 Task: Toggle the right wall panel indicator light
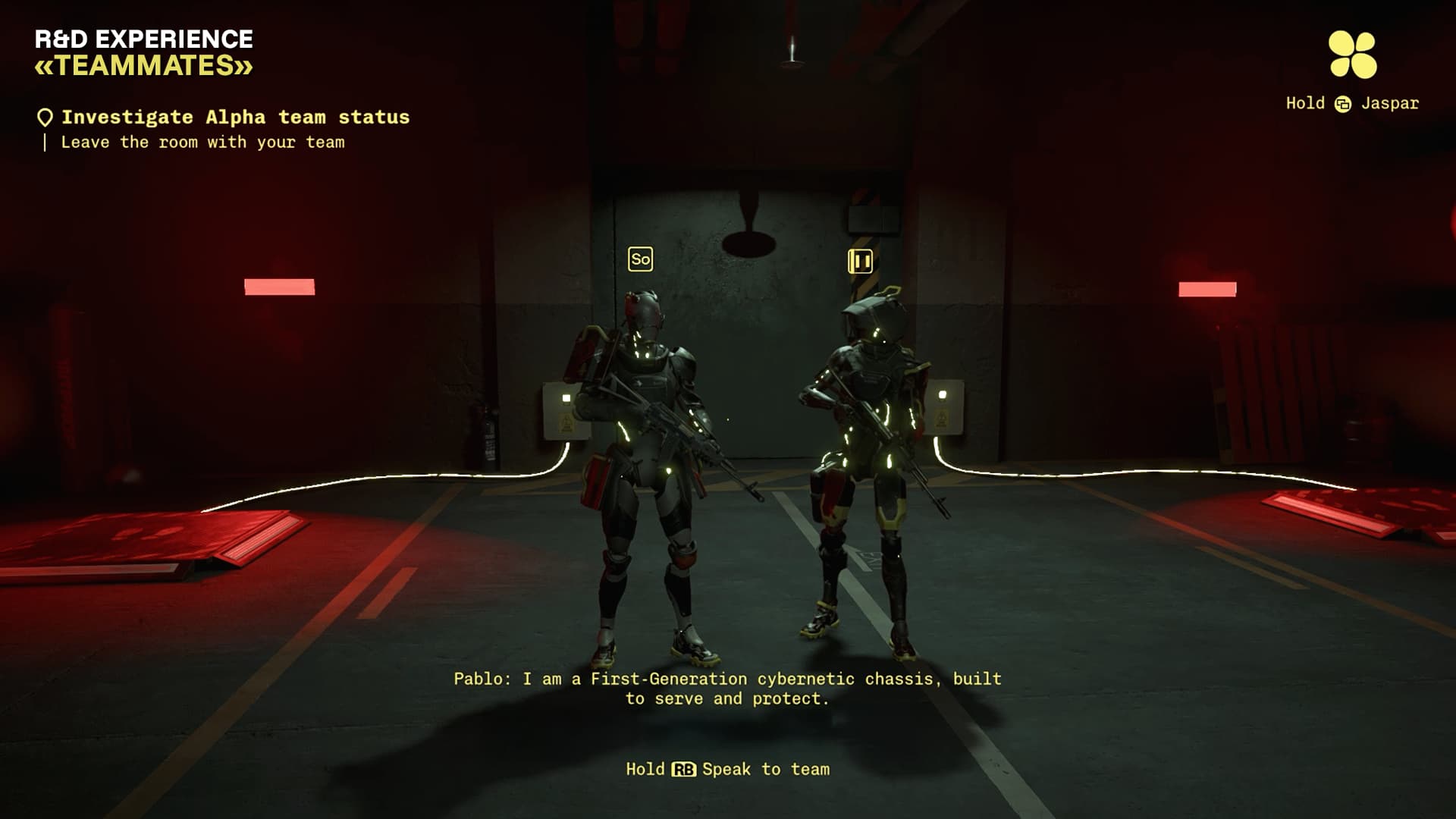(x=943, y=394)
